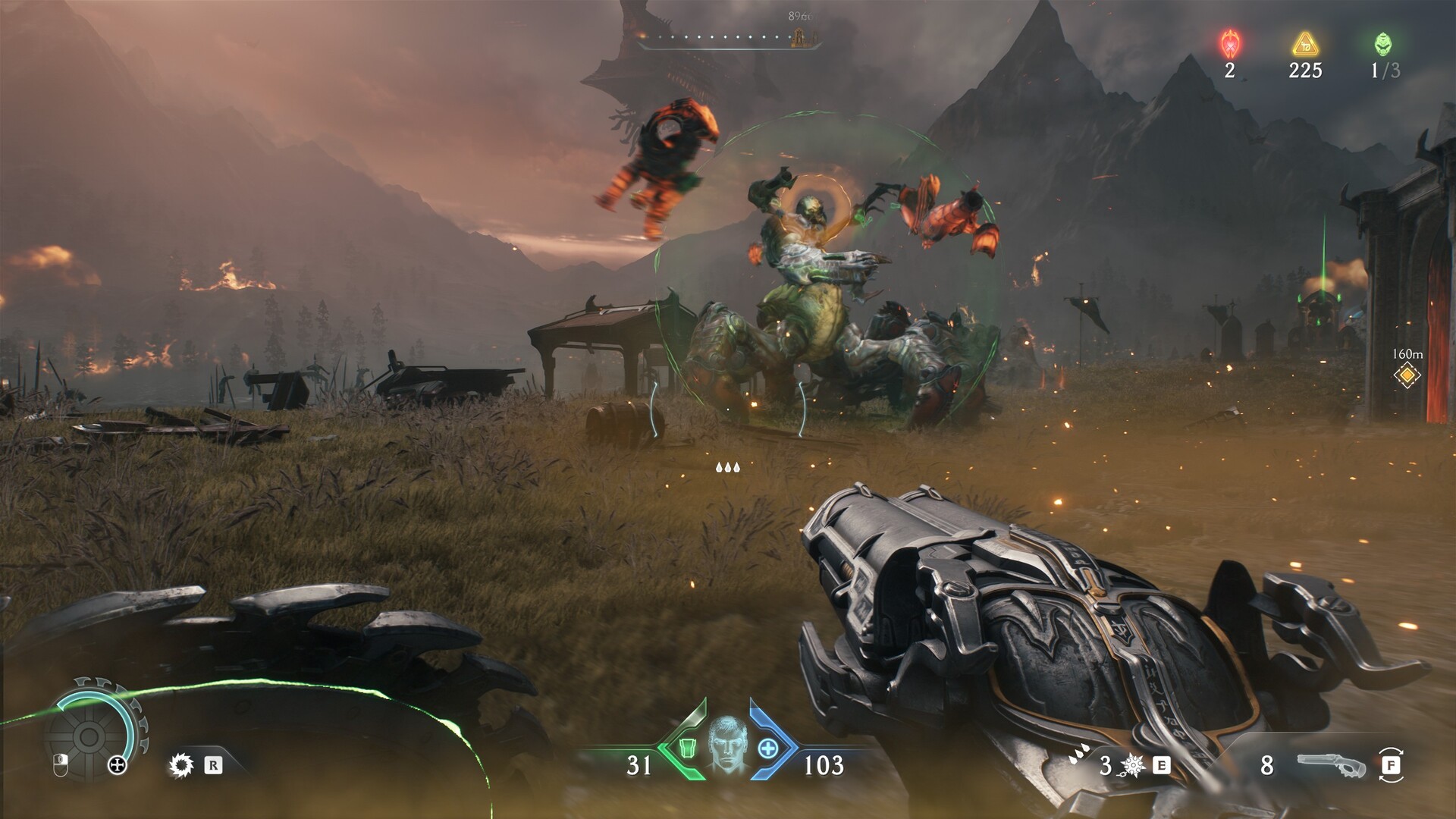Click the compass bar at top
This screenshot has width=1456, height=819.
tap(728, 38)
